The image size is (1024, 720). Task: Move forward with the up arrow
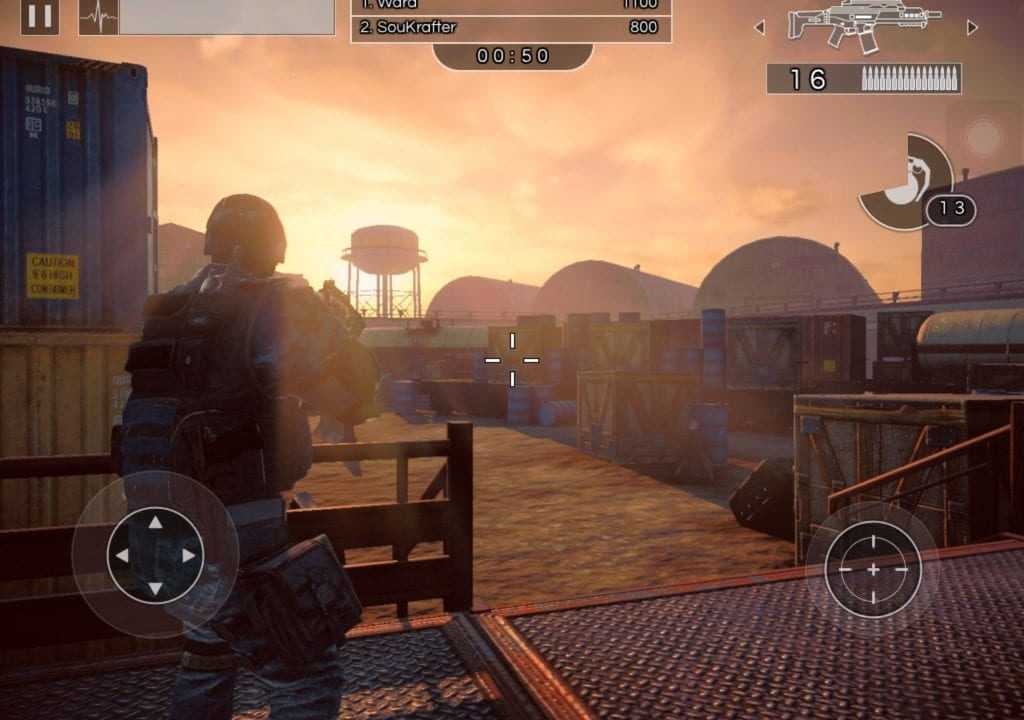click(155, 521)
